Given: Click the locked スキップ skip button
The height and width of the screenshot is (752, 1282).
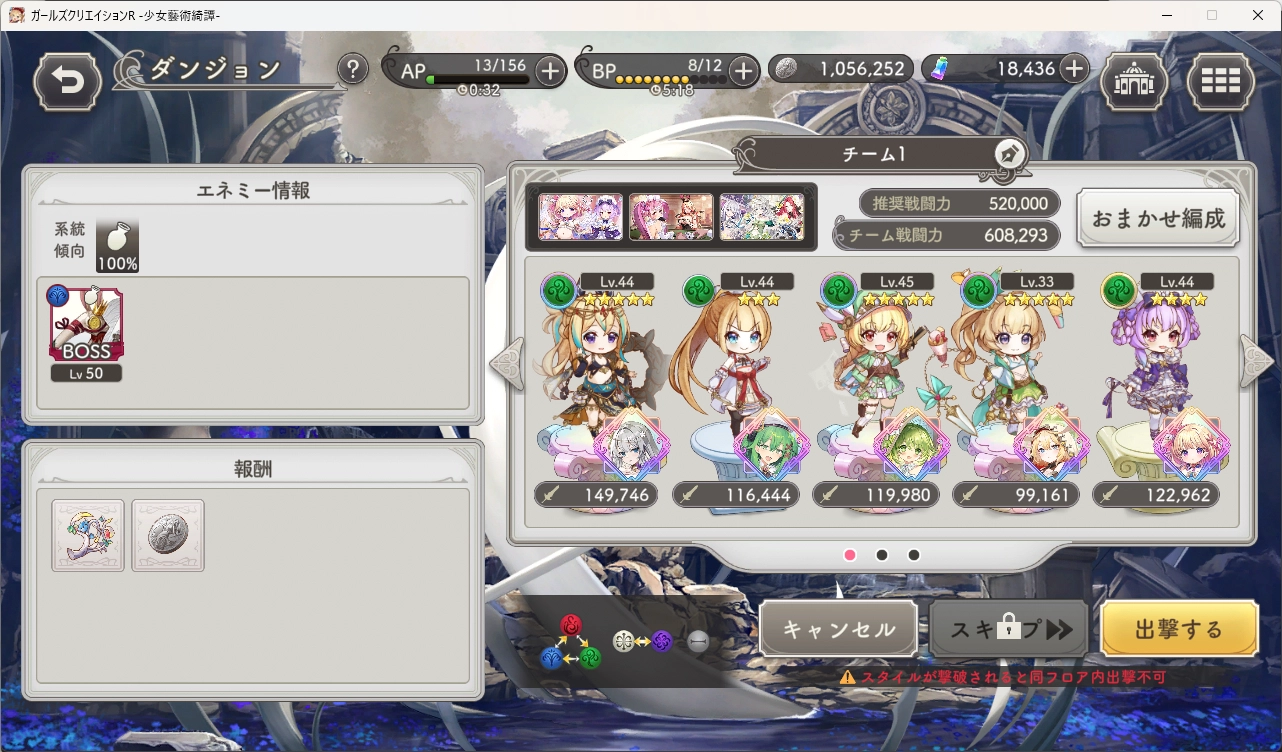Looking at the screenshot, I should click(1009, 629).
